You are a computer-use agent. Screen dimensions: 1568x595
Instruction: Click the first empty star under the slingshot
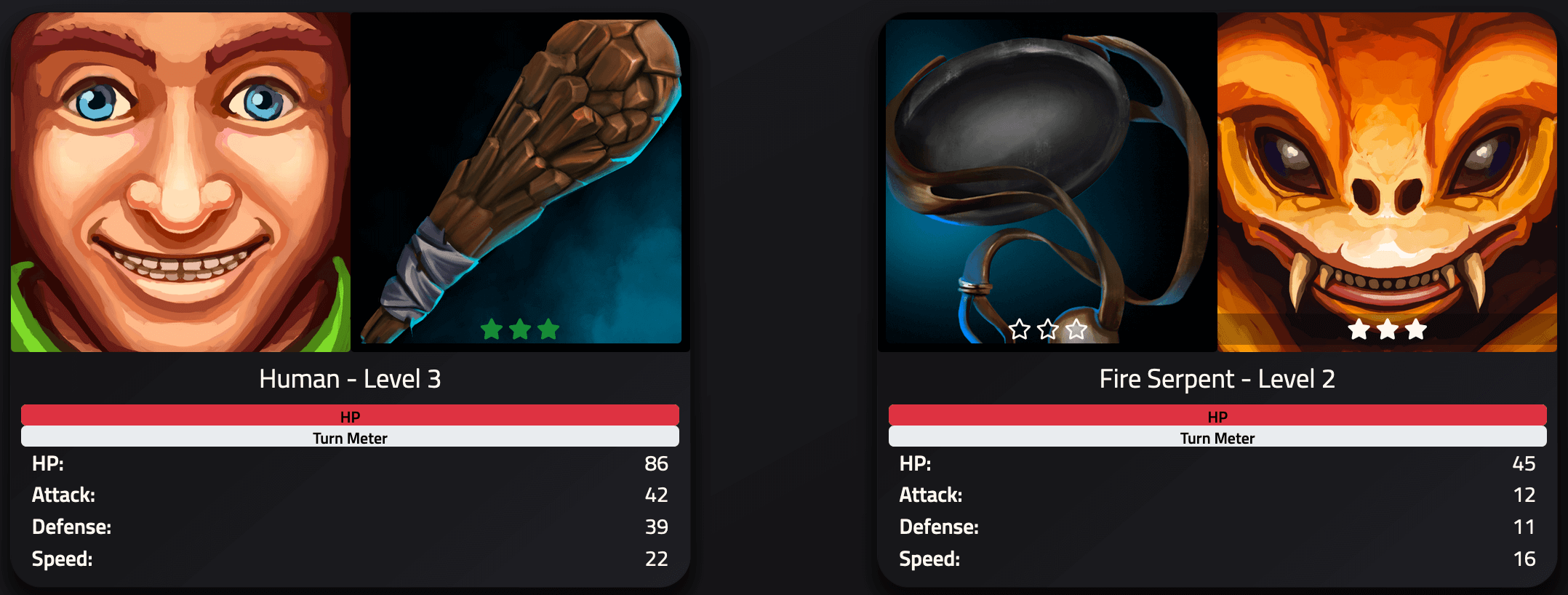1021,330
